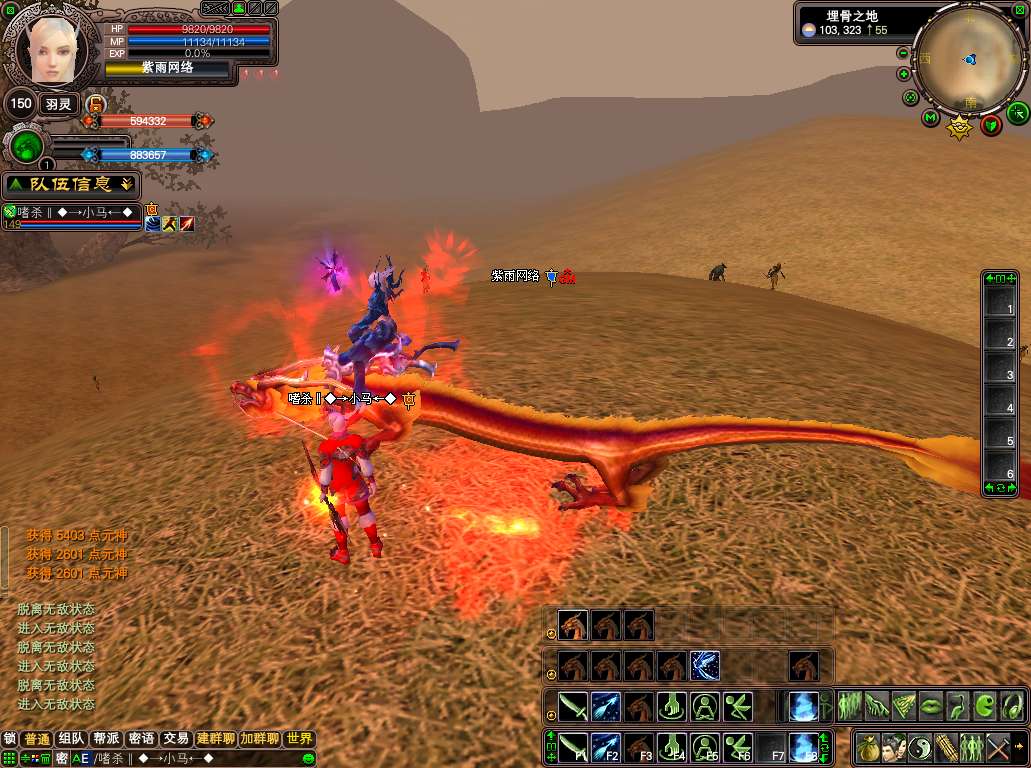The width and height of the screenshot is (1031, 768).
Task: Zoom in the minimap with plus button
Action: (x=904, y=74)
